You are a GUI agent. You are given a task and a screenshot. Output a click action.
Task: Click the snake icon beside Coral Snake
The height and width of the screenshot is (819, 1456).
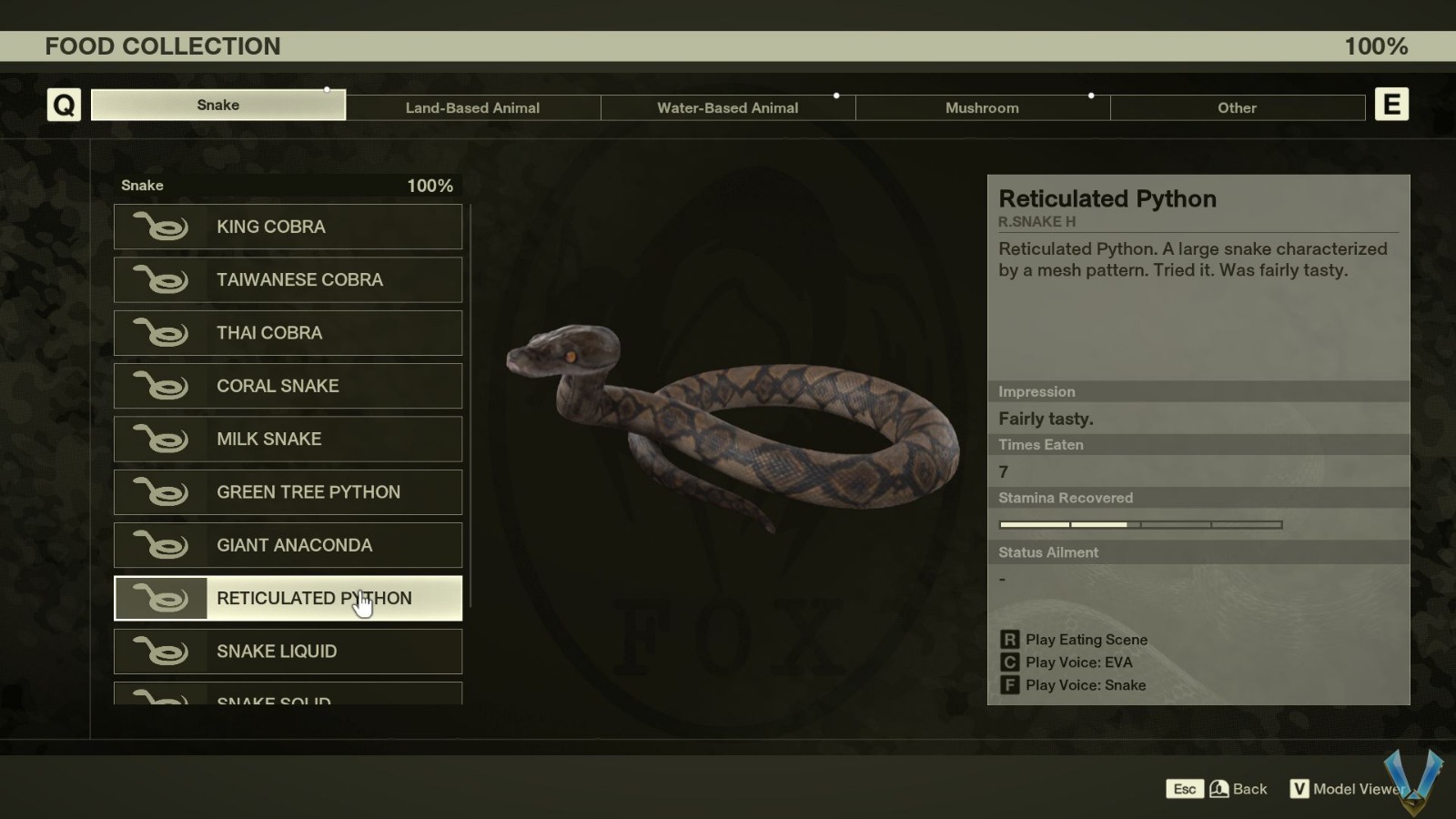[160, 386]
